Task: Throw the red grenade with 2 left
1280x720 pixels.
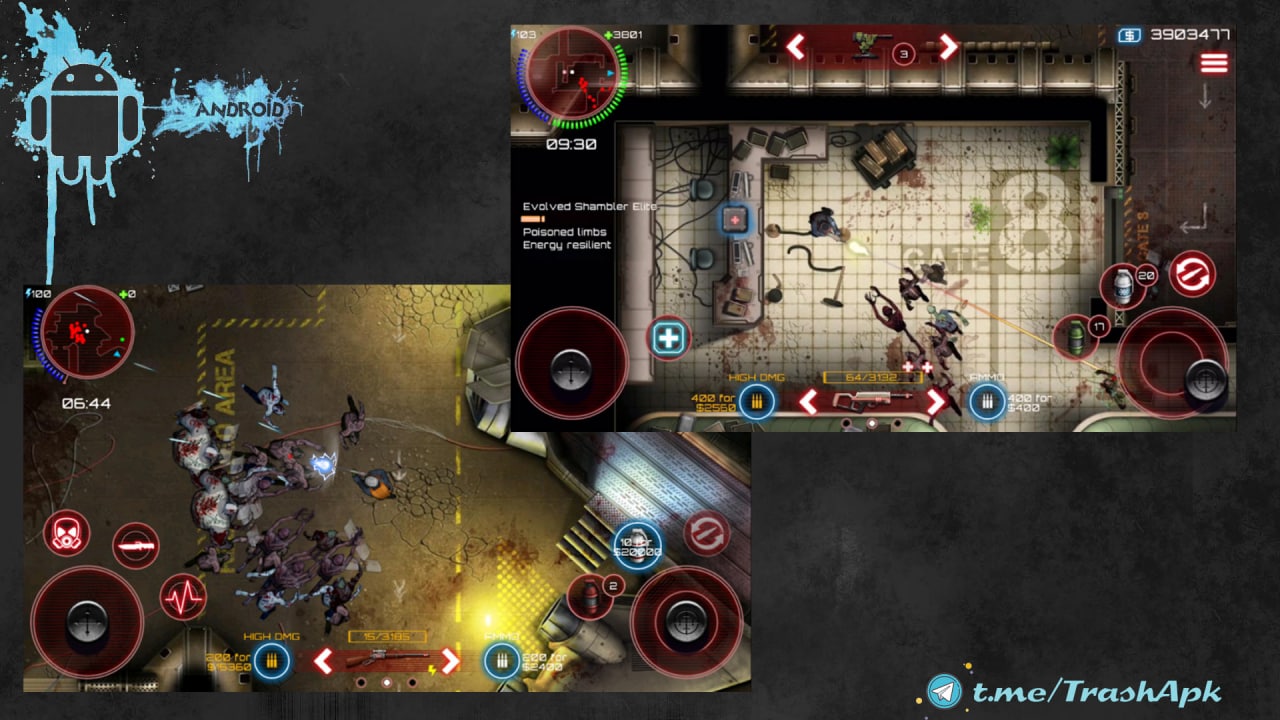Action: (590, 596)
